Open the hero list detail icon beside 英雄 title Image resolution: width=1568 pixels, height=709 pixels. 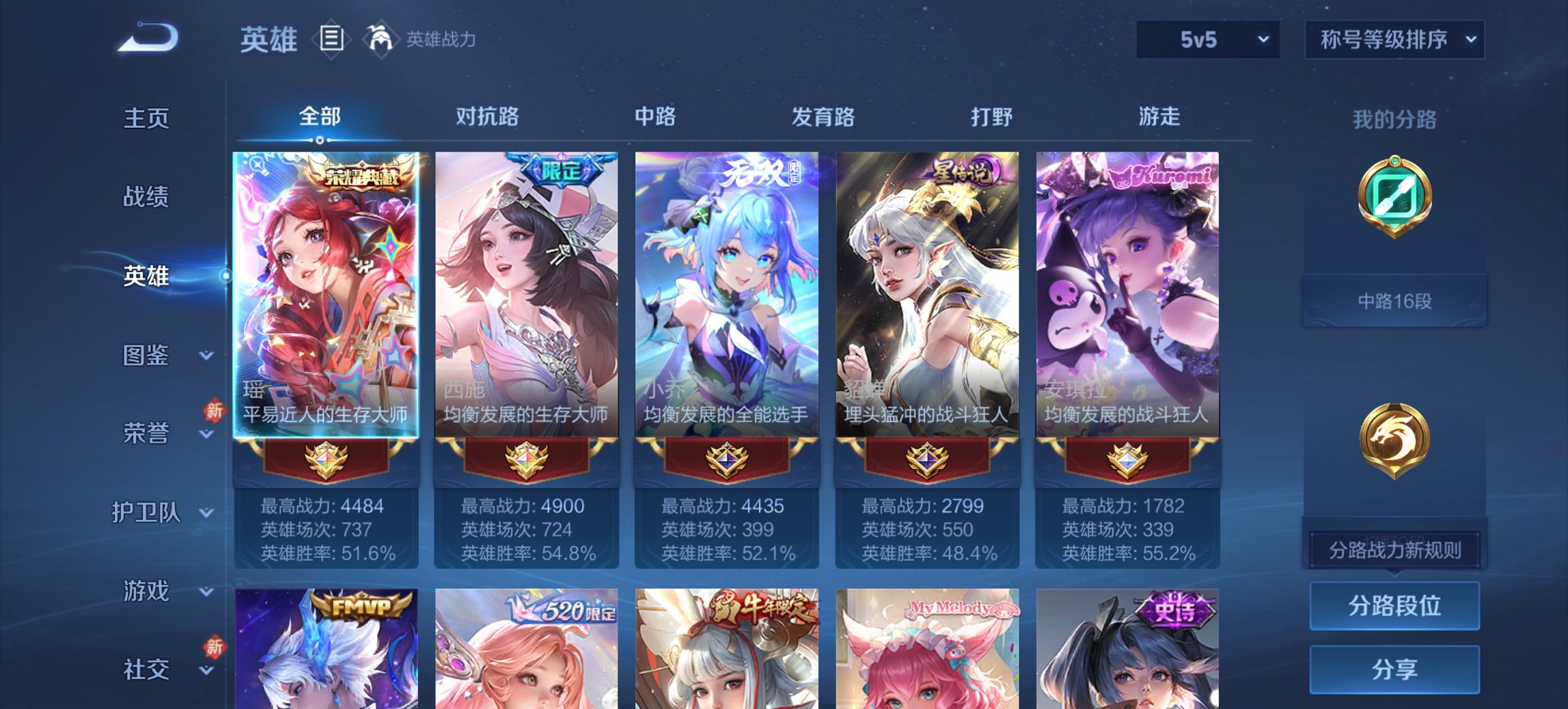[x=331, y=40]
